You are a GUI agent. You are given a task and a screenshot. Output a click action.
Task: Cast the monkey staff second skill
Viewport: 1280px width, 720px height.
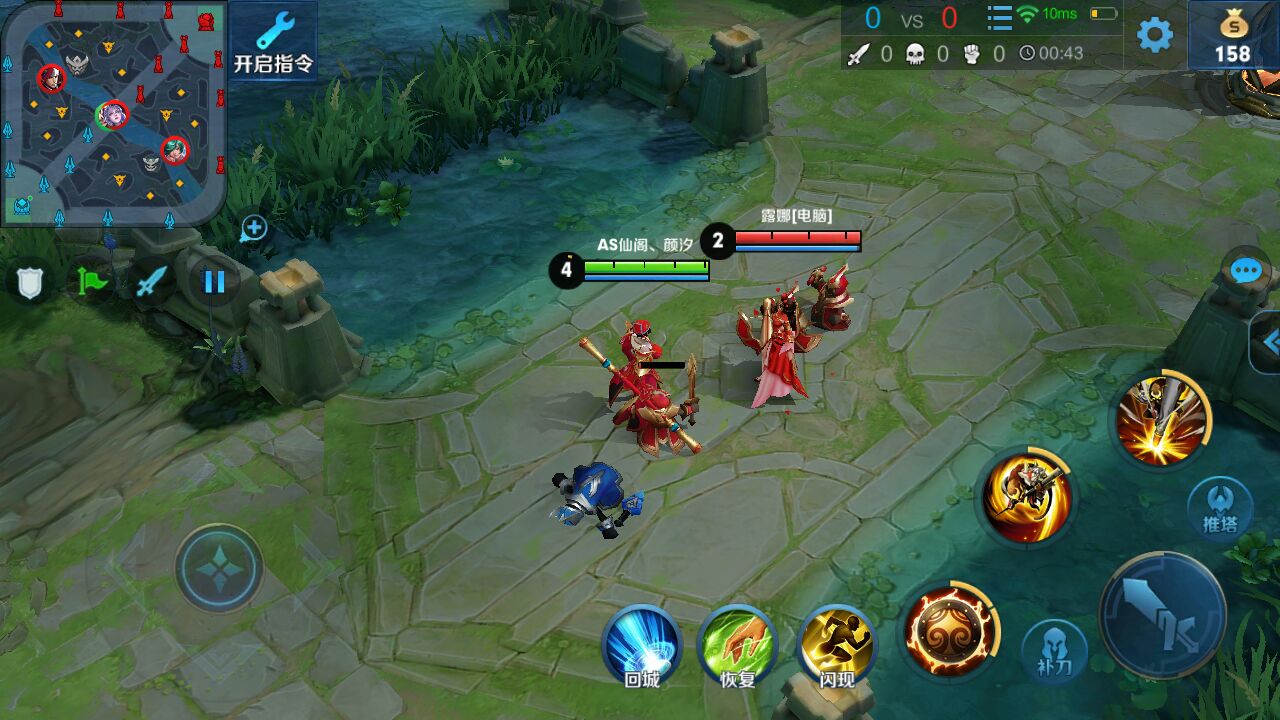(1026, 497)
